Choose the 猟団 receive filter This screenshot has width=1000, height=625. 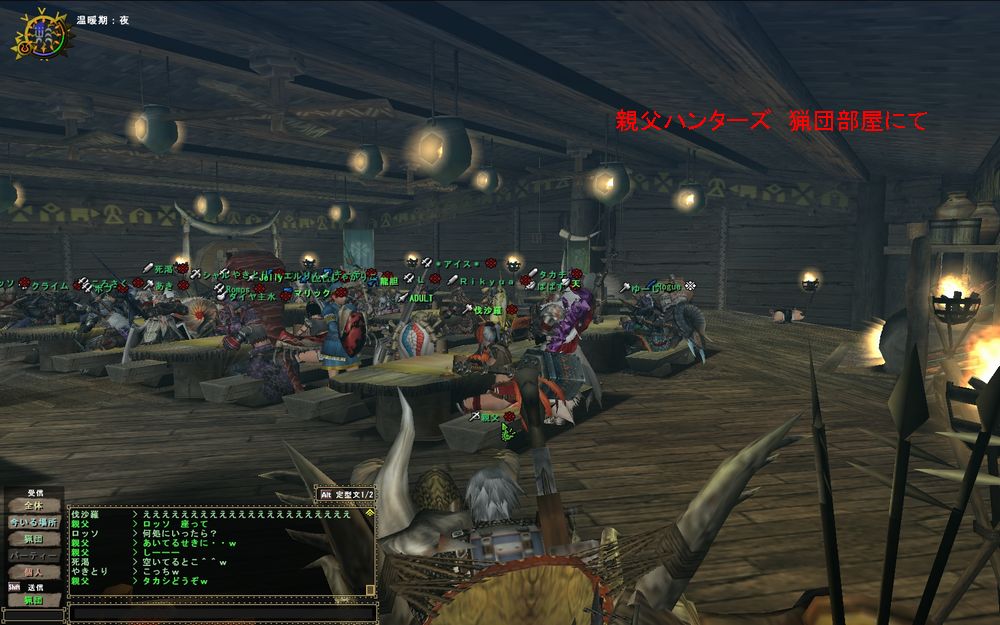point(33,539)
